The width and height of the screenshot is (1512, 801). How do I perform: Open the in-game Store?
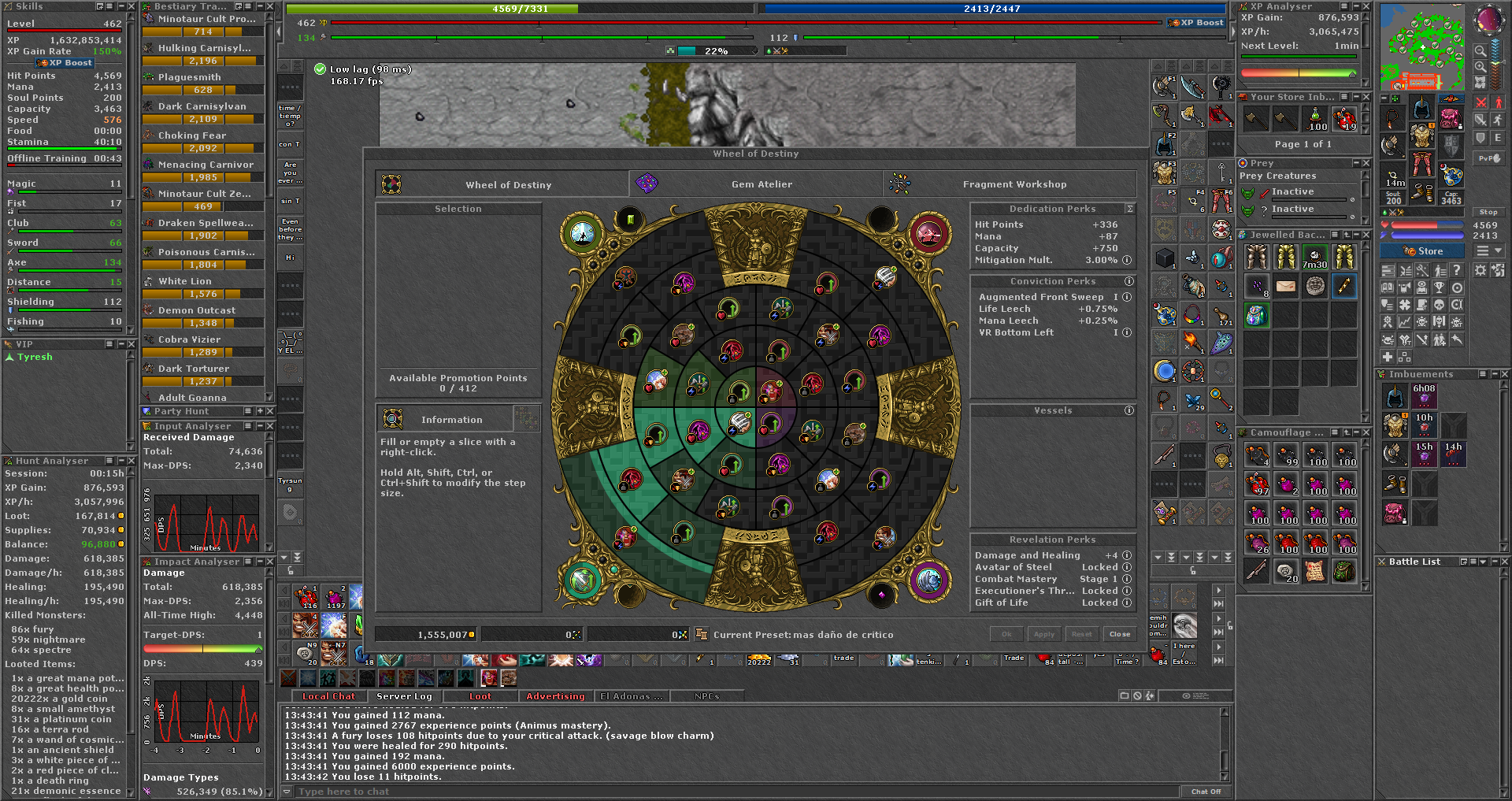pyautogui.click(x=1422, y=250)
